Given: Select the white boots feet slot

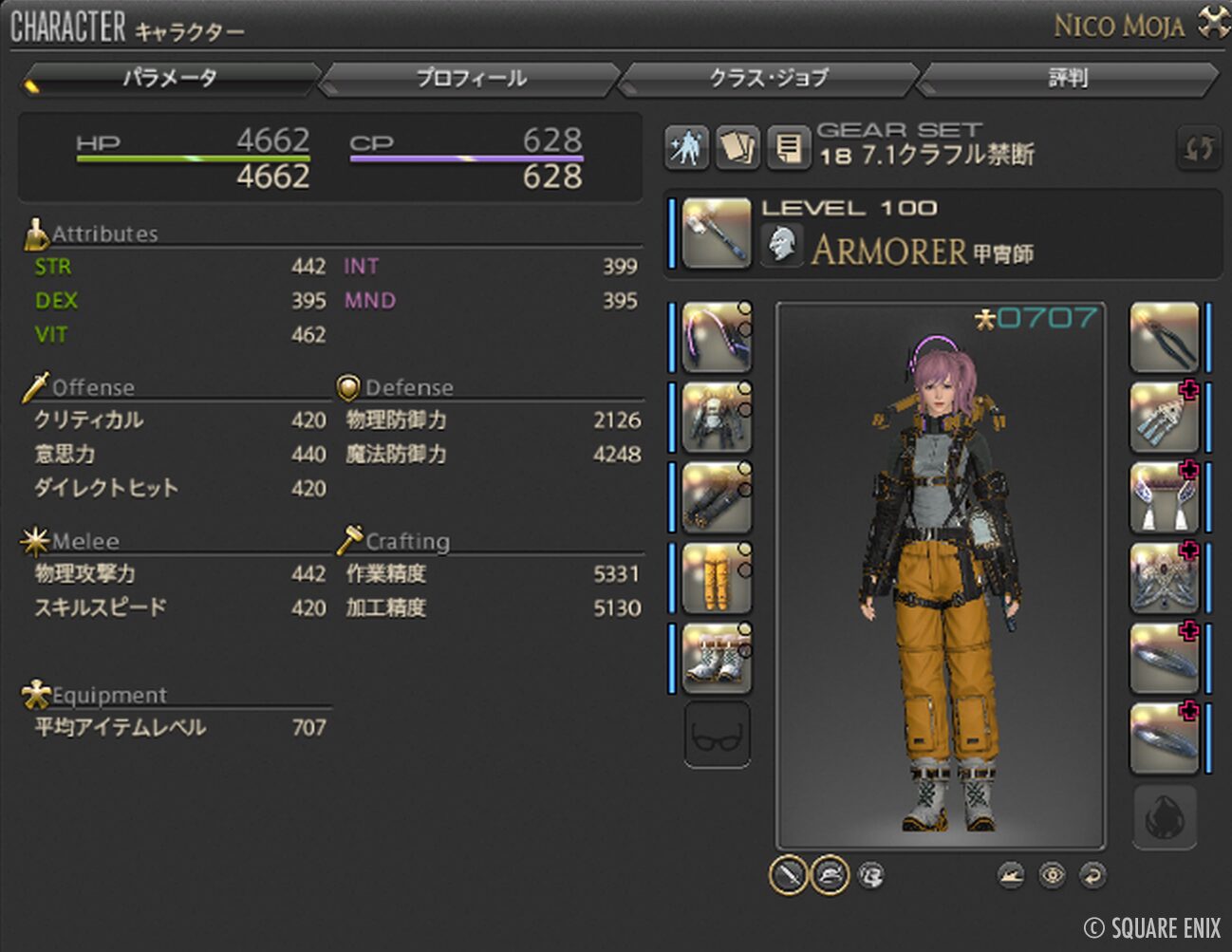Looking at the screenshot, I should point(716,657).
